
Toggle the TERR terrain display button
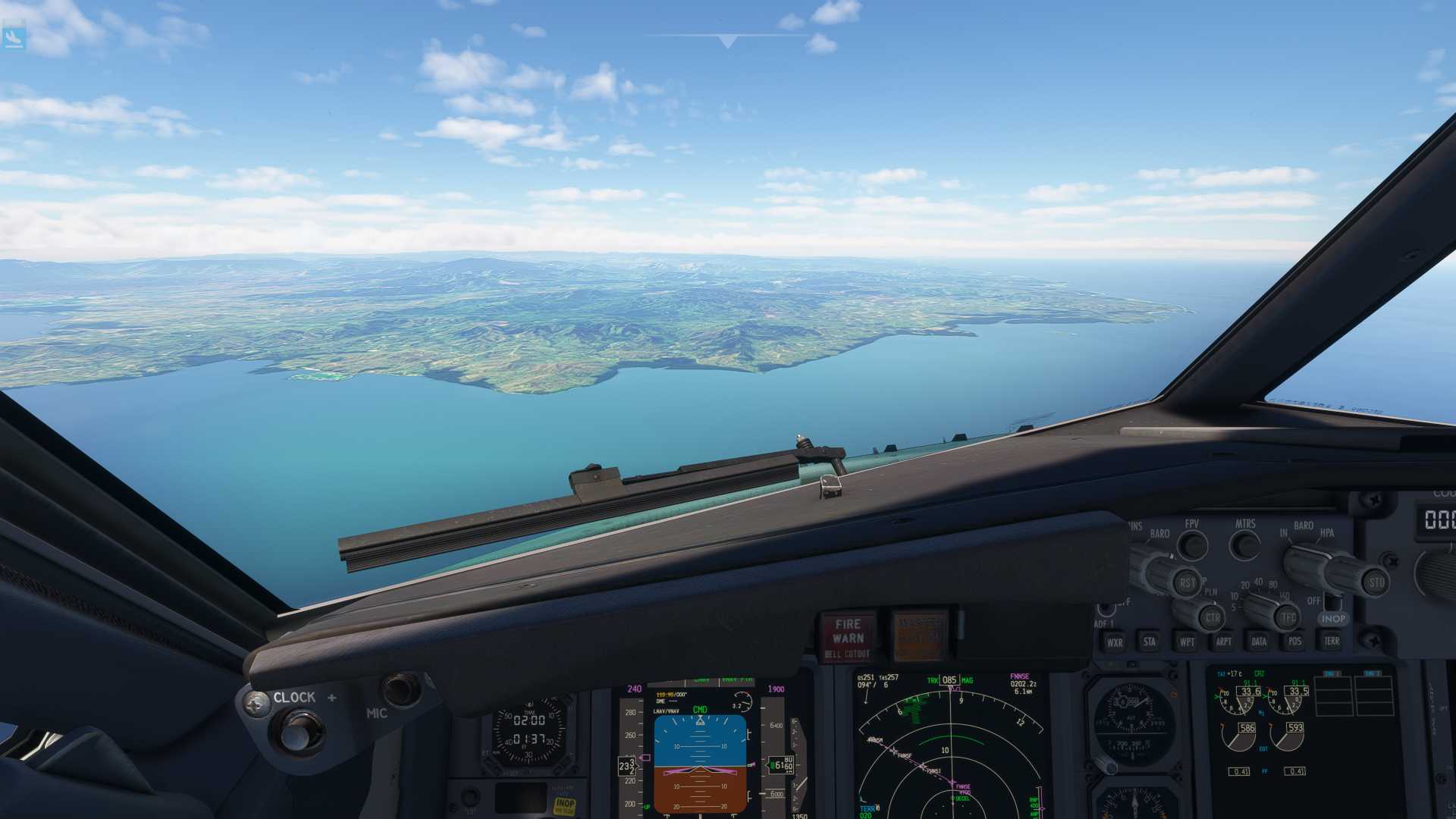coord(1331,642)
